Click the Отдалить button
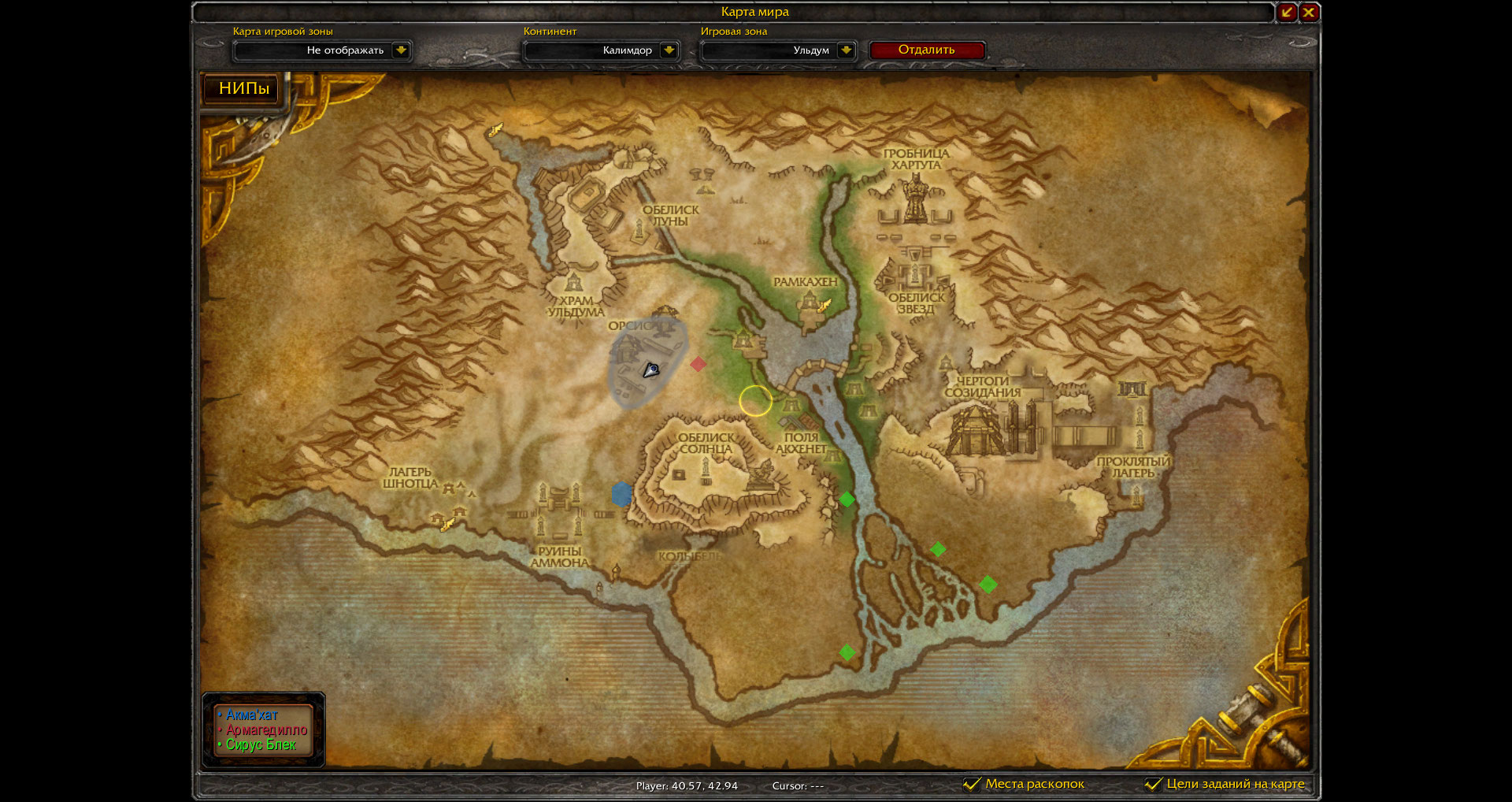The width and height of the screenshot is (1512, 802). pos(927,50)
